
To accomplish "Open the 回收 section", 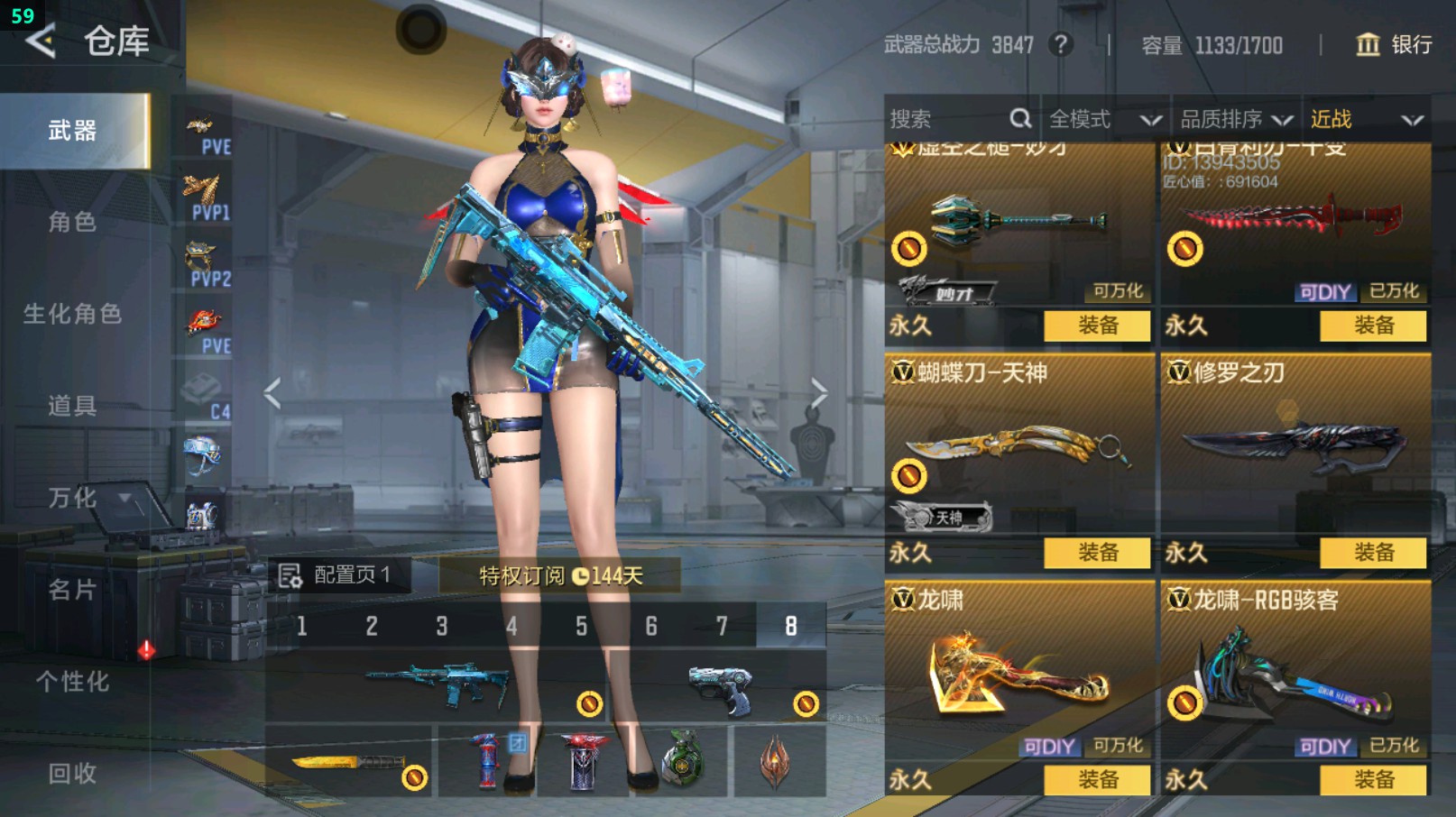I will (72, 773).
